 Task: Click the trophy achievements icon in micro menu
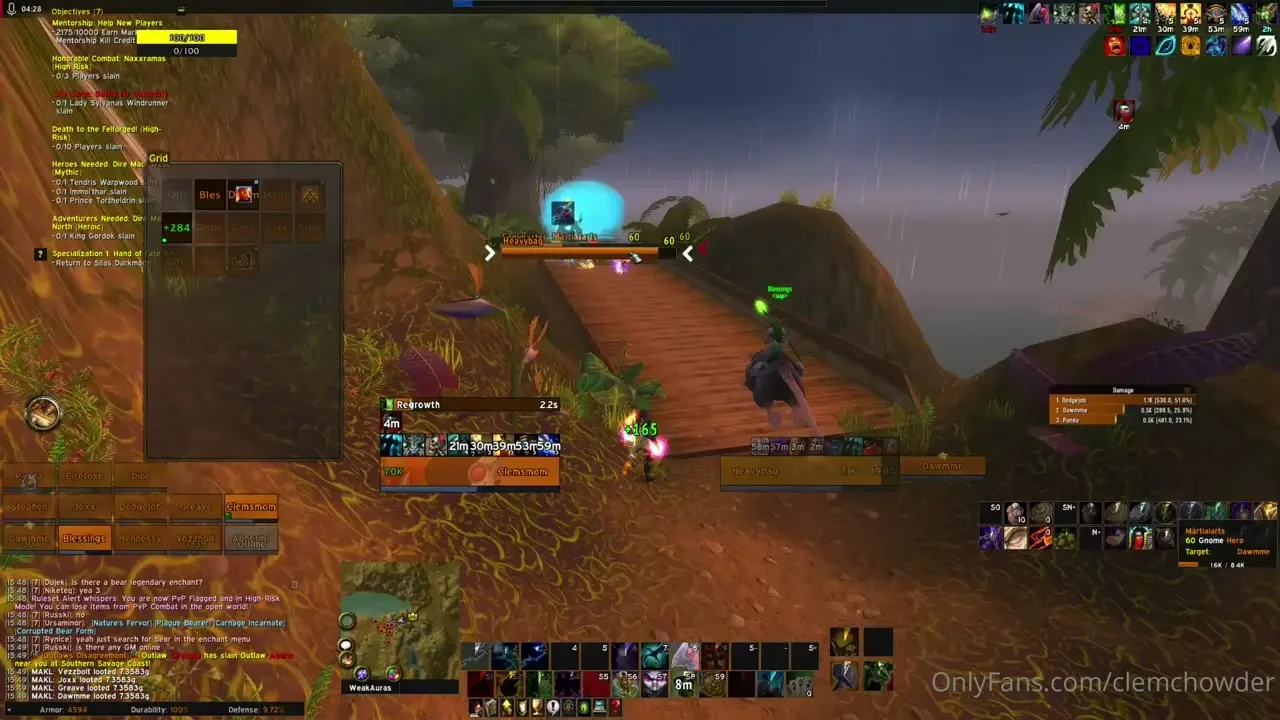coord(538,708)
